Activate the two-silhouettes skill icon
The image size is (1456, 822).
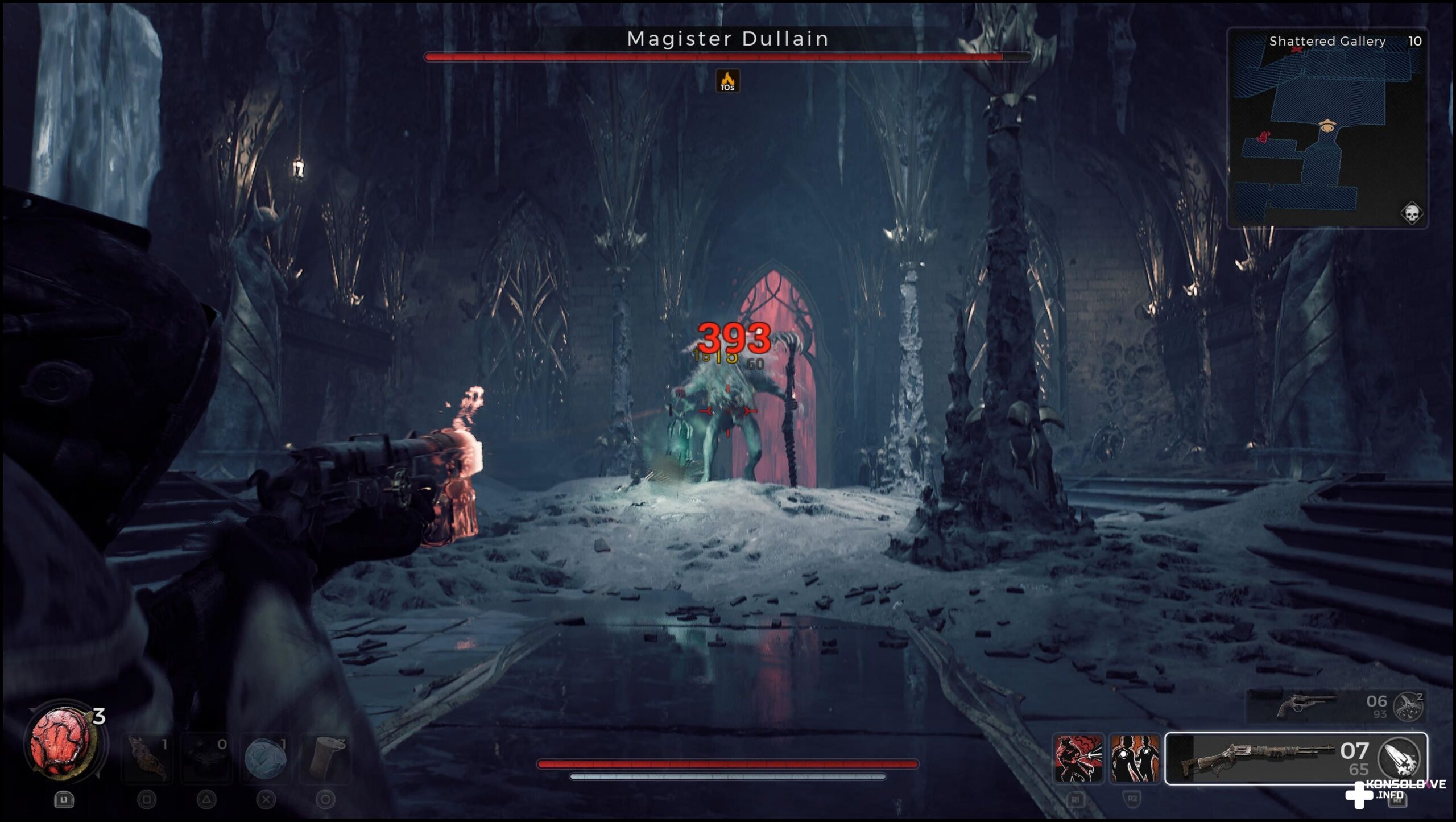[1134, 758]
